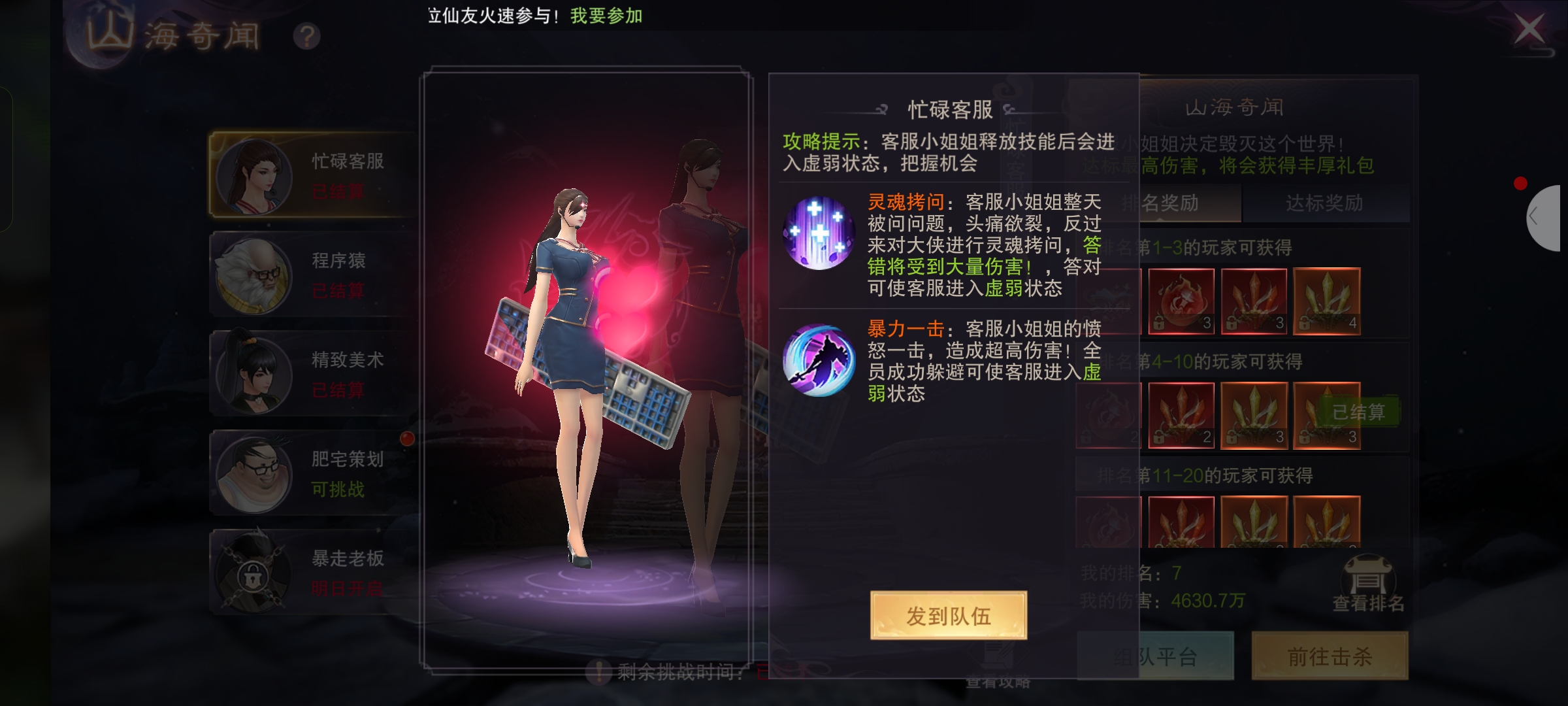The width and height of the screenshot is (1568, 706).
Task: Open the question mark help icon
Action: [306, 37]
